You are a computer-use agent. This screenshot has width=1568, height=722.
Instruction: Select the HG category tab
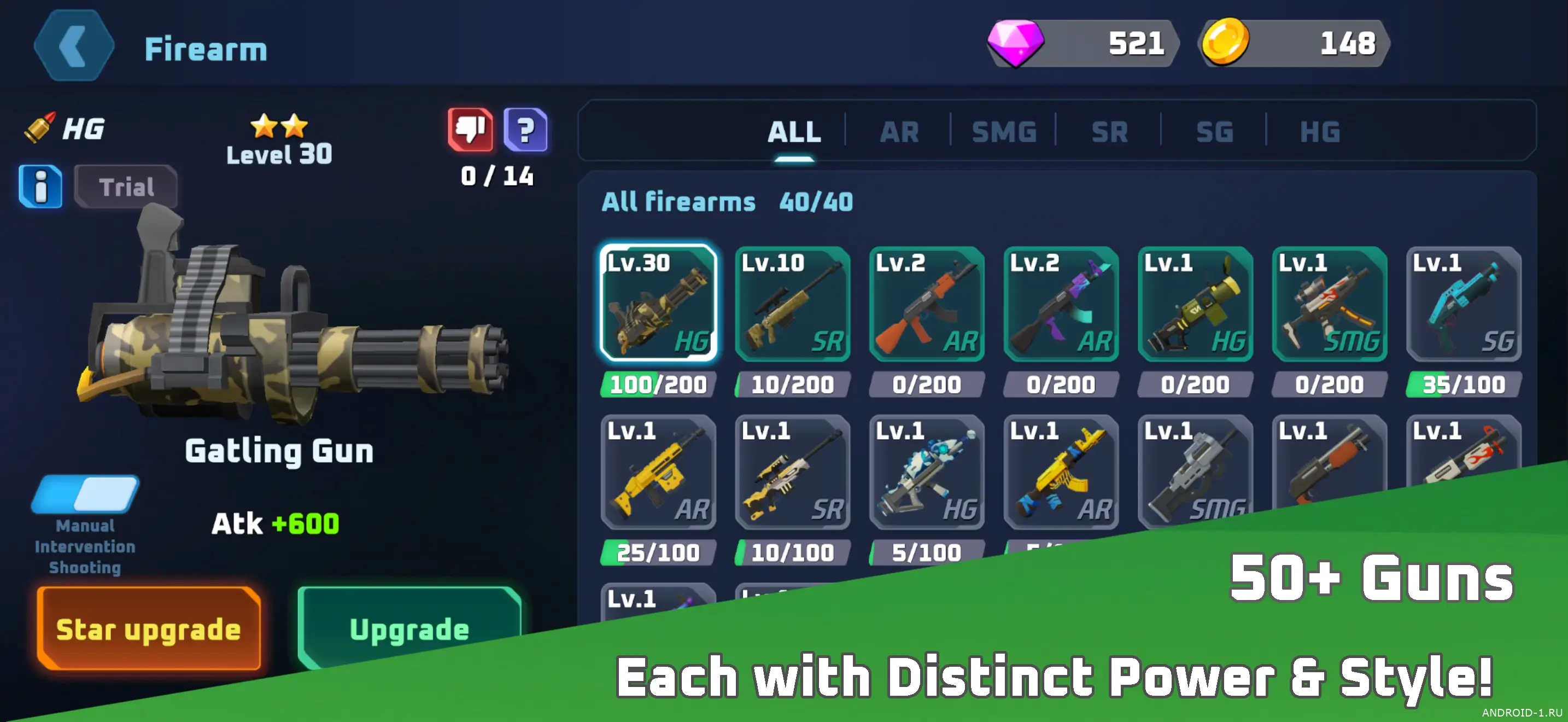1320,132
